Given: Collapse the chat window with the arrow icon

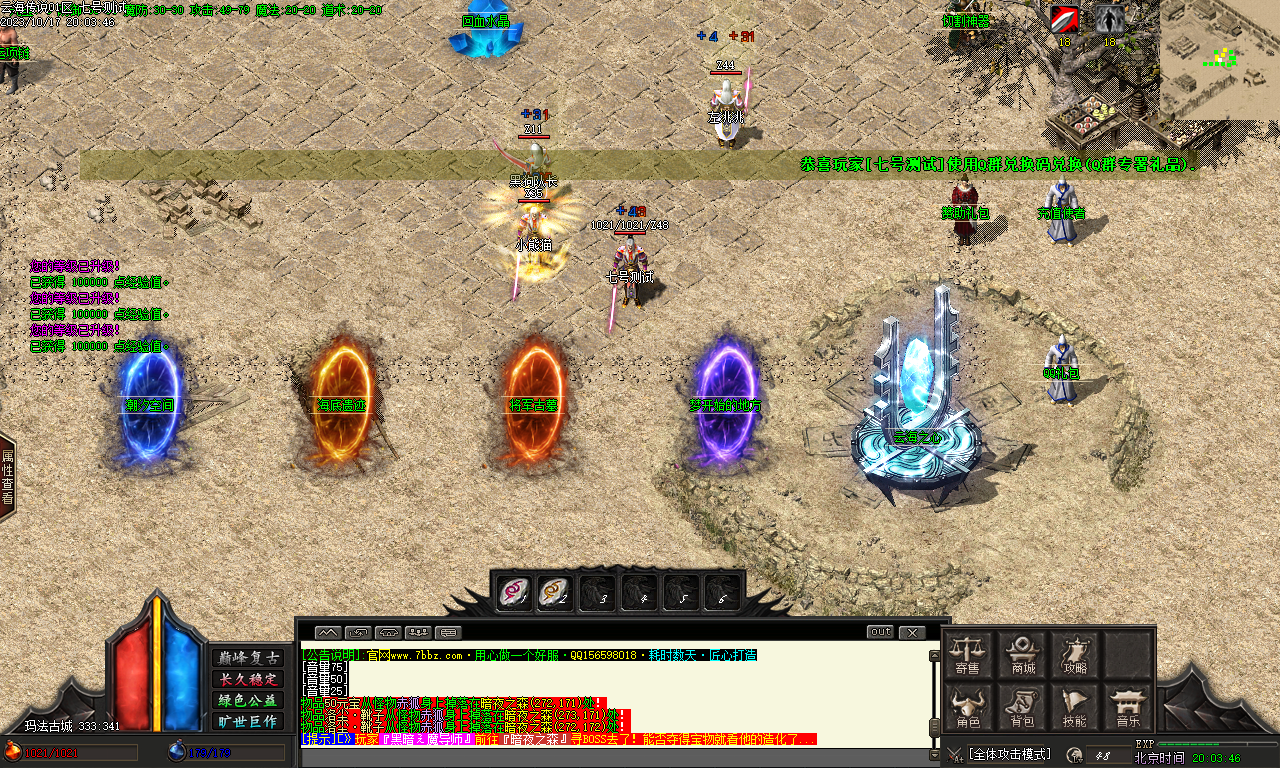Looking at the screenshot, I should click(327, 631).
